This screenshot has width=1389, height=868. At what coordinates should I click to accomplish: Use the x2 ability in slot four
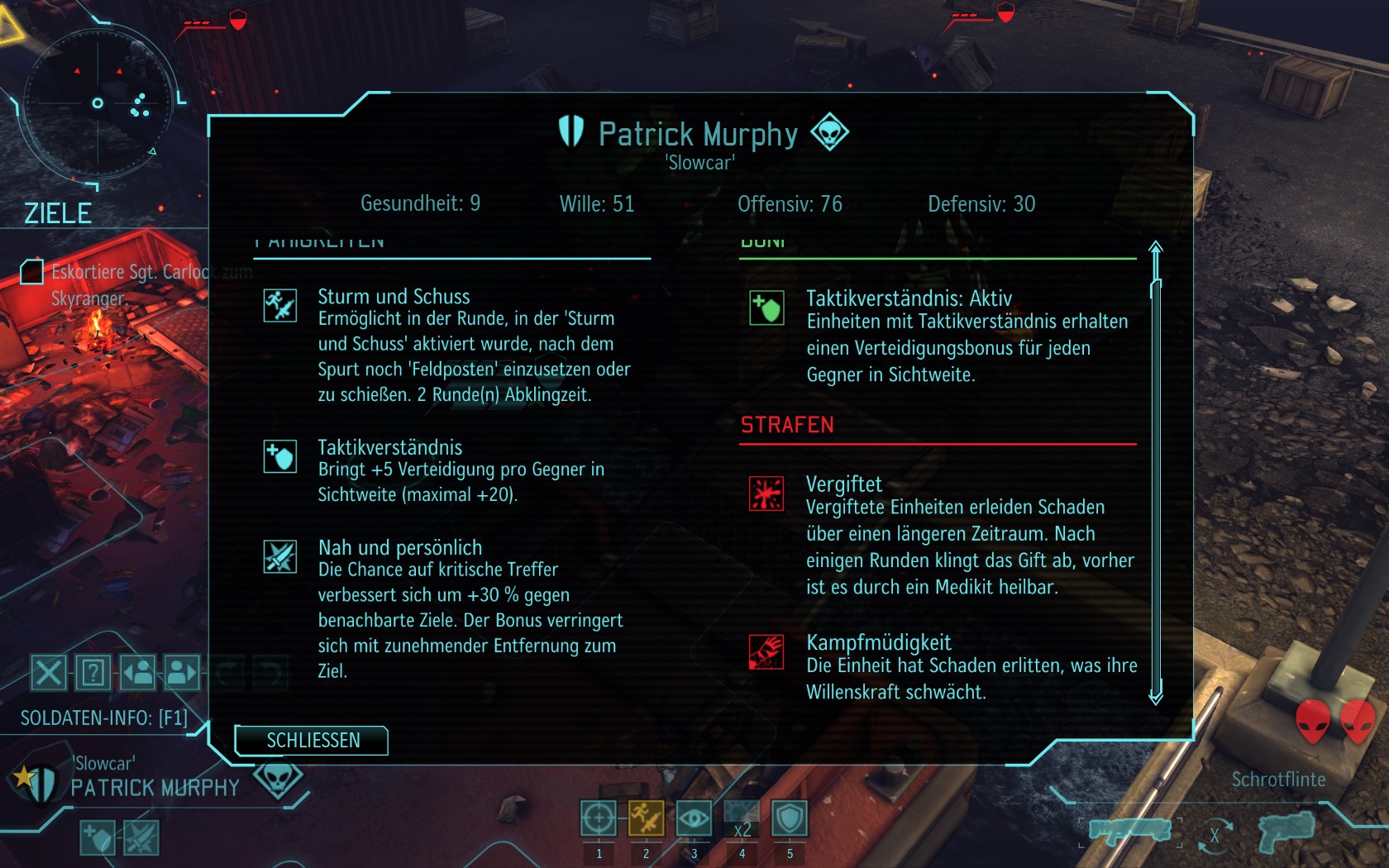tap(742, 818)
